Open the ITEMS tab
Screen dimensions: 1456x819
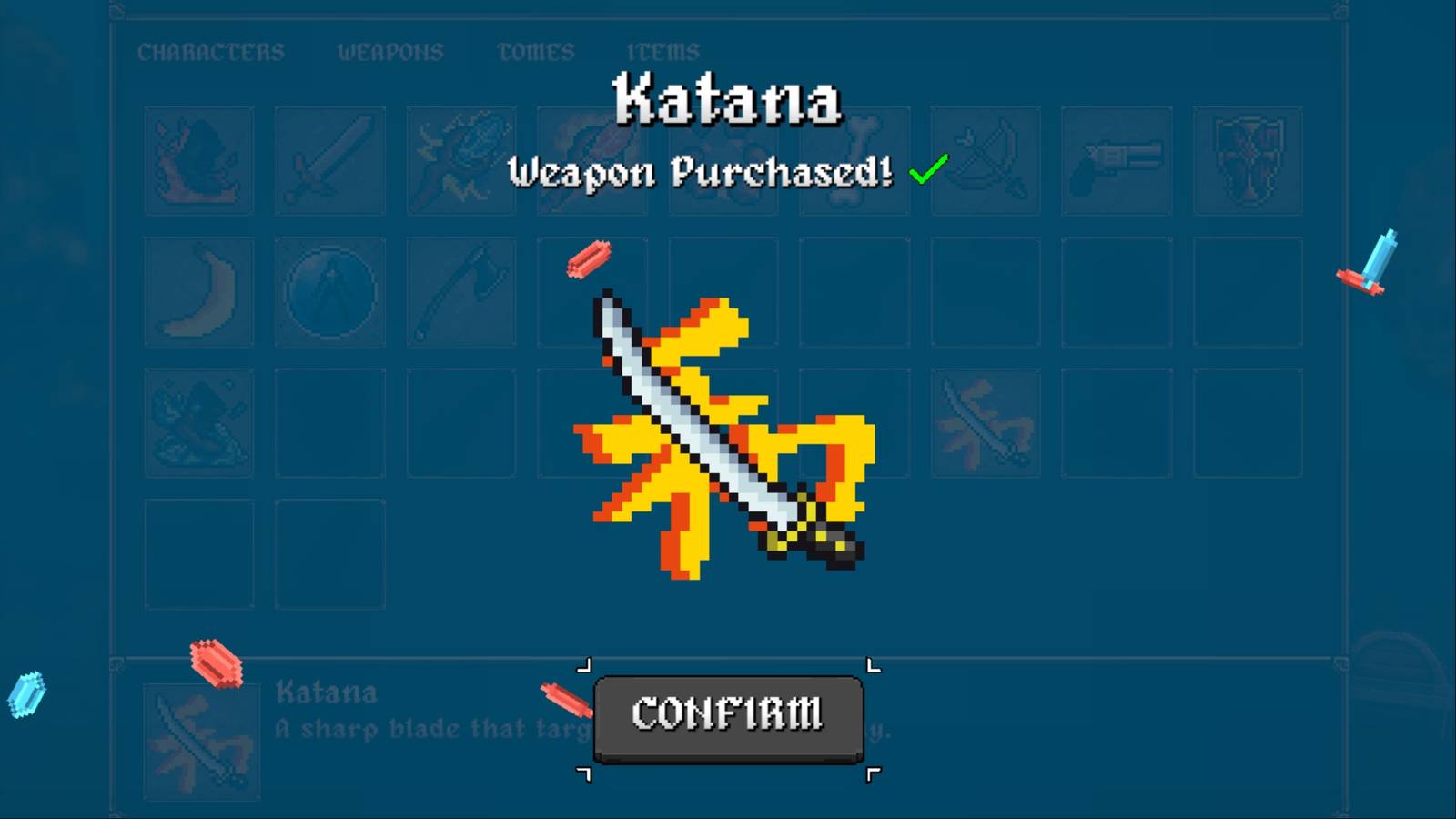[x=665, y=52]
